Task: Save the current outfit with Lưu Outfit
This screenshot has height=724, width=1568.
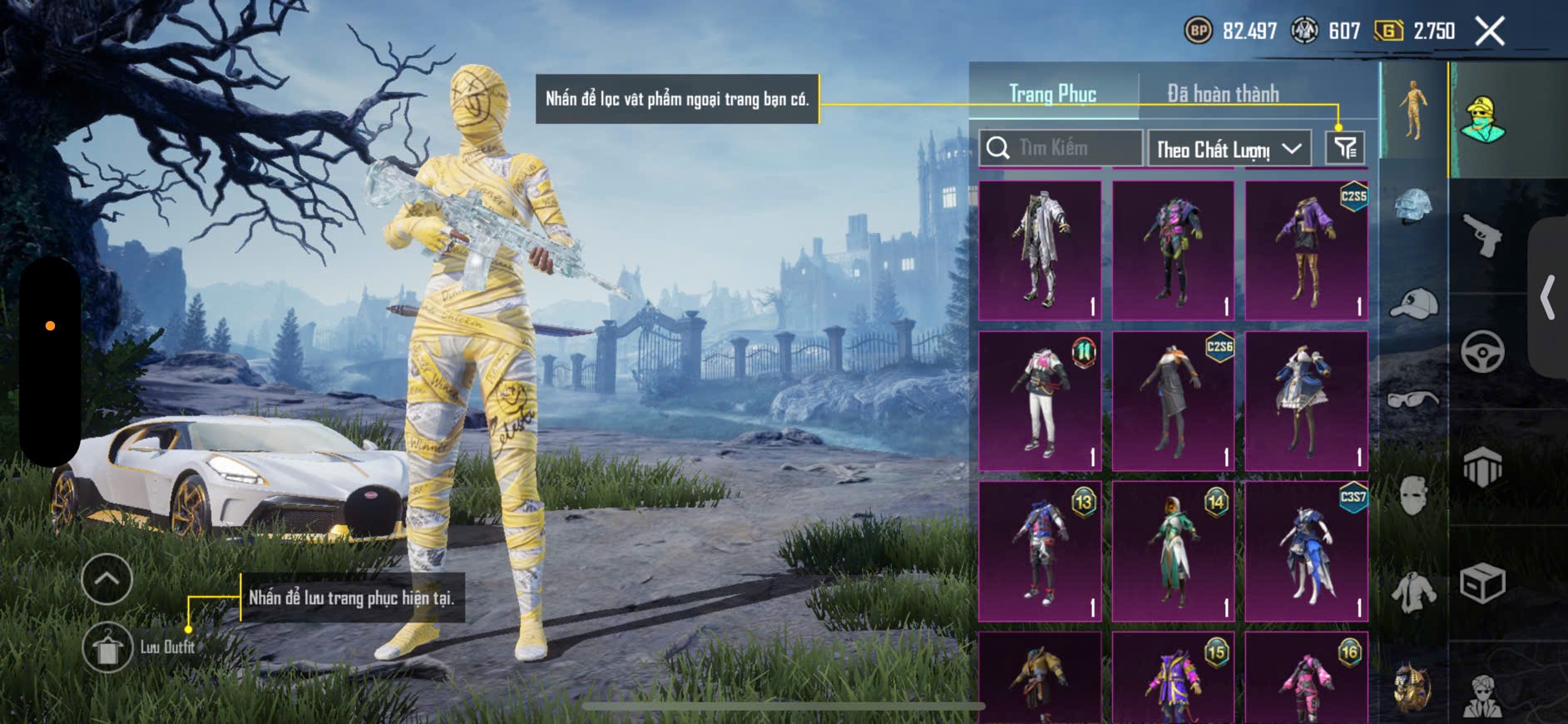Action: coord(107,647)
